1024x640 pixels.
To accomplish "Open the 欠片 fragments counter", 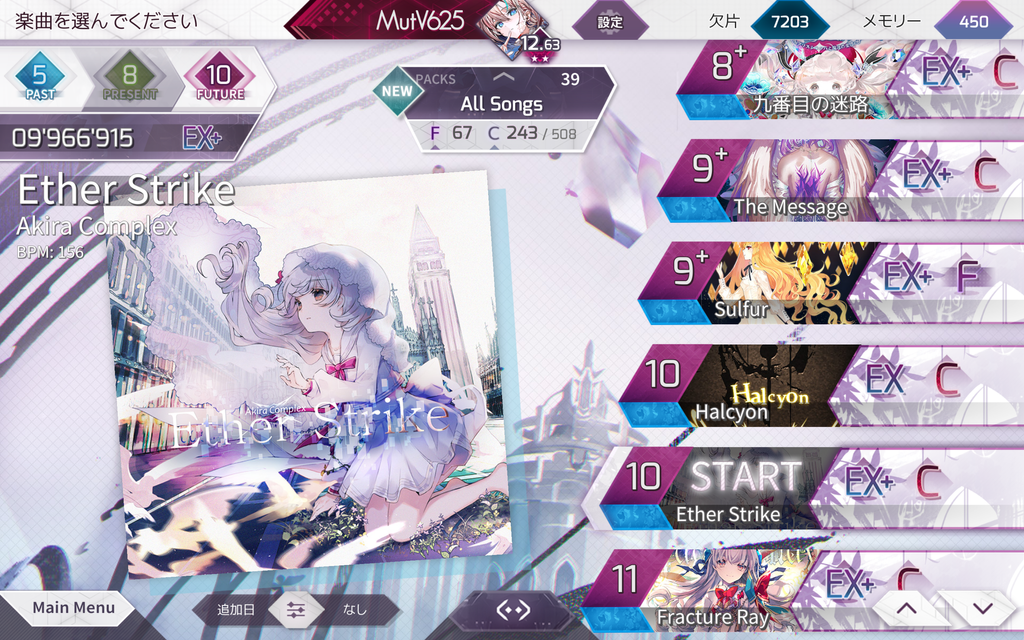I will coord(790,21).
